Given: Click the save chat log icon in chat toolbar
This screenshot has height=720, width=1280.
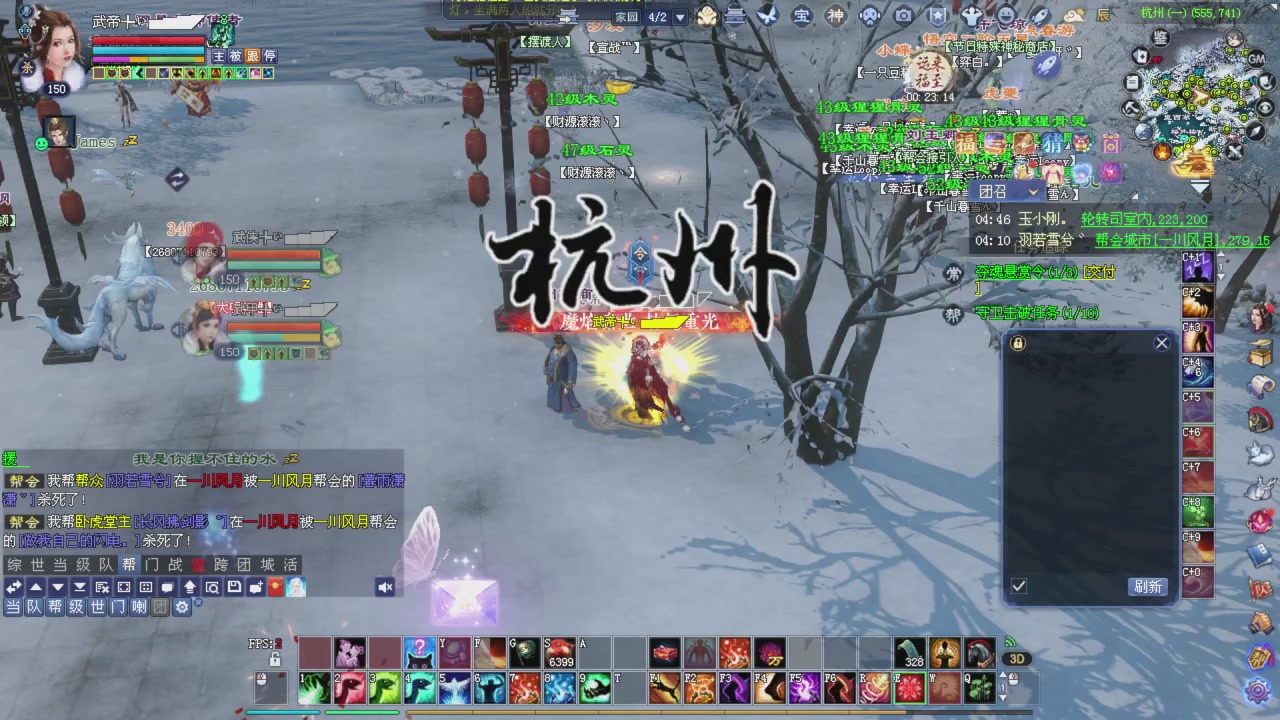Looking at the screenshot, I should pyautogui.click(x=236, y=587).
